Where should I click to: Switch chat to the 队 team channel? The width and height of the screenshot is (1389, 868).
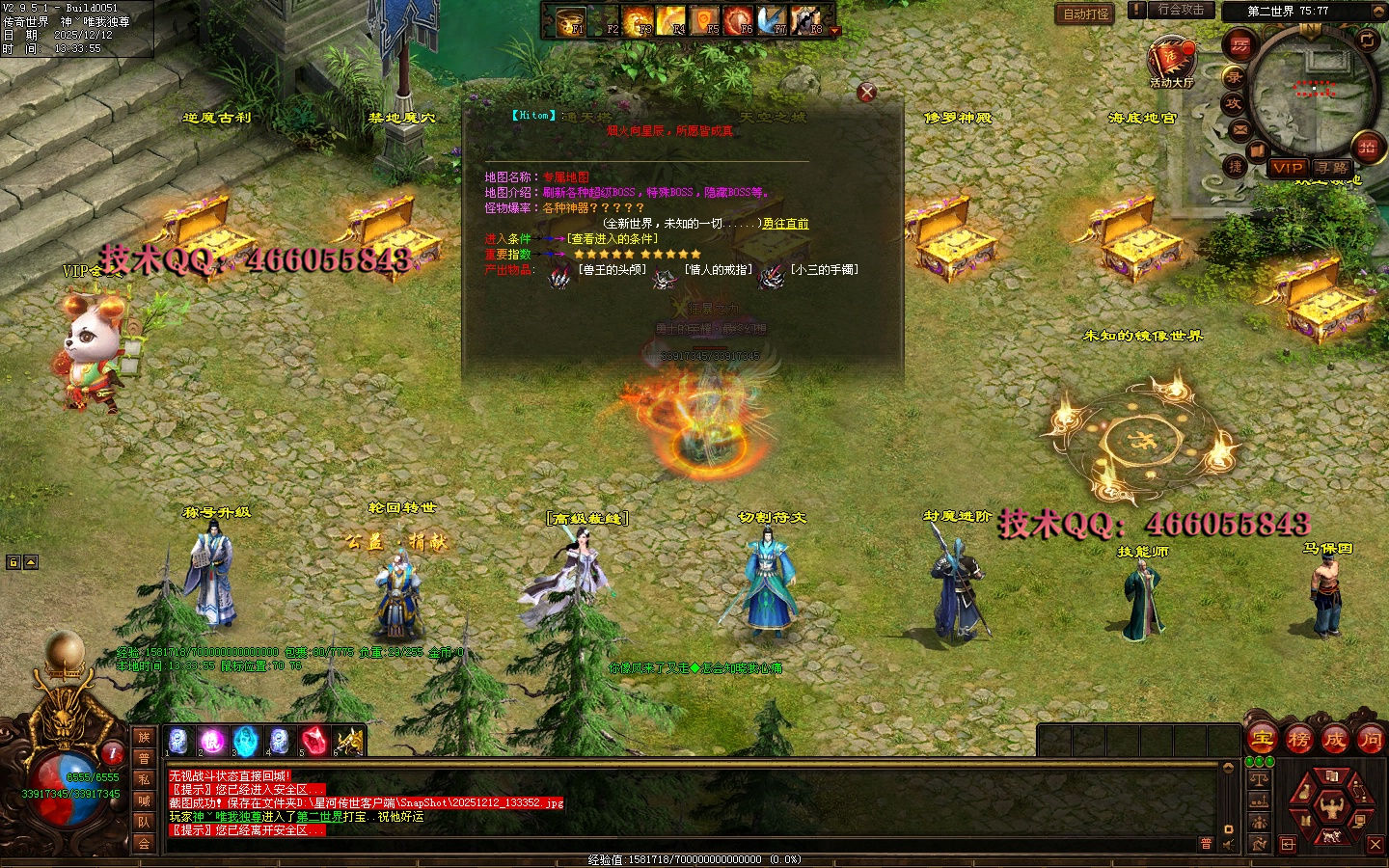tap(144, 822)
